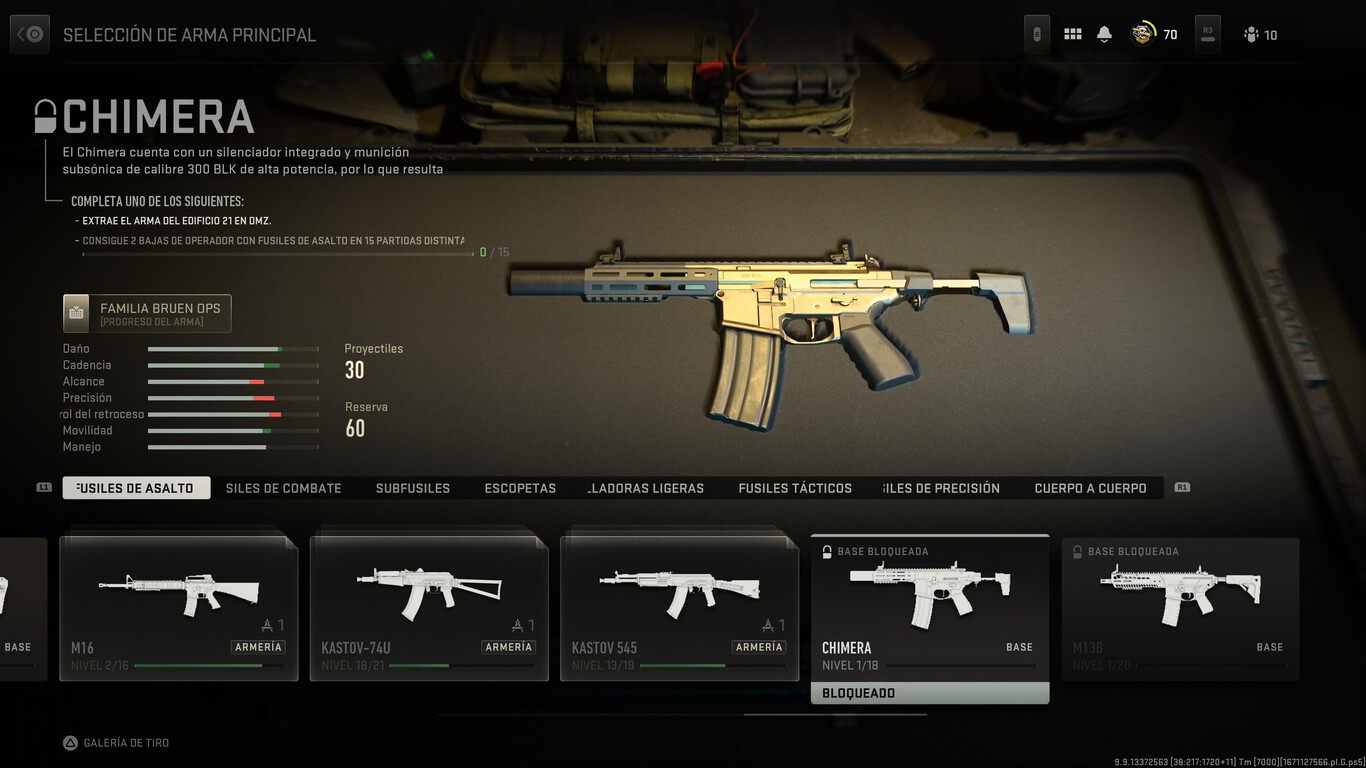Click the lock icon on the M13B card
Image resolution: width=1366 pixels, height=768 pixels.
tap(1076, 551)
